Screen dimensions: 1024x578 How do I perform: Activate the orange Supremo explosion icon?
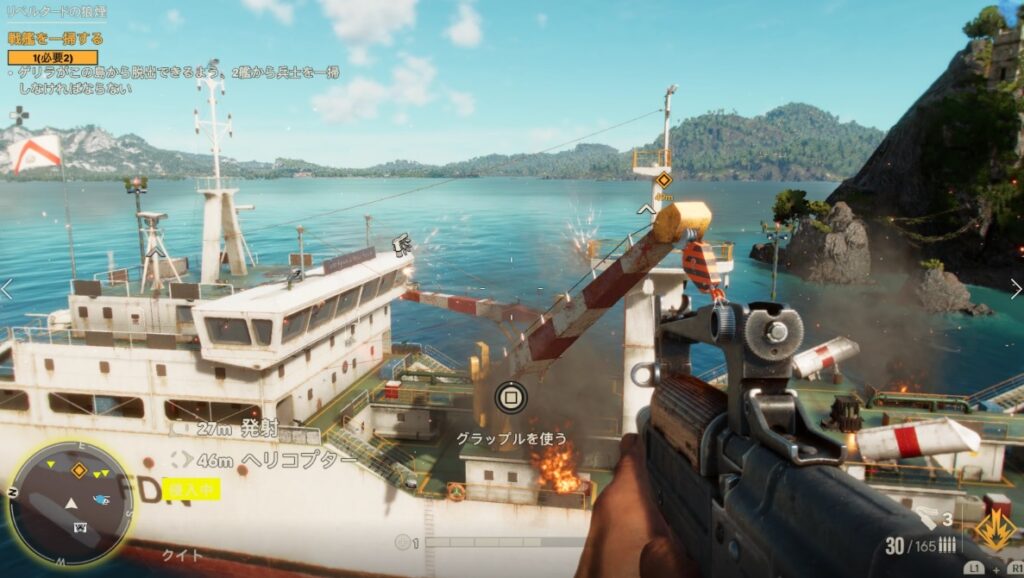(994, 531)
